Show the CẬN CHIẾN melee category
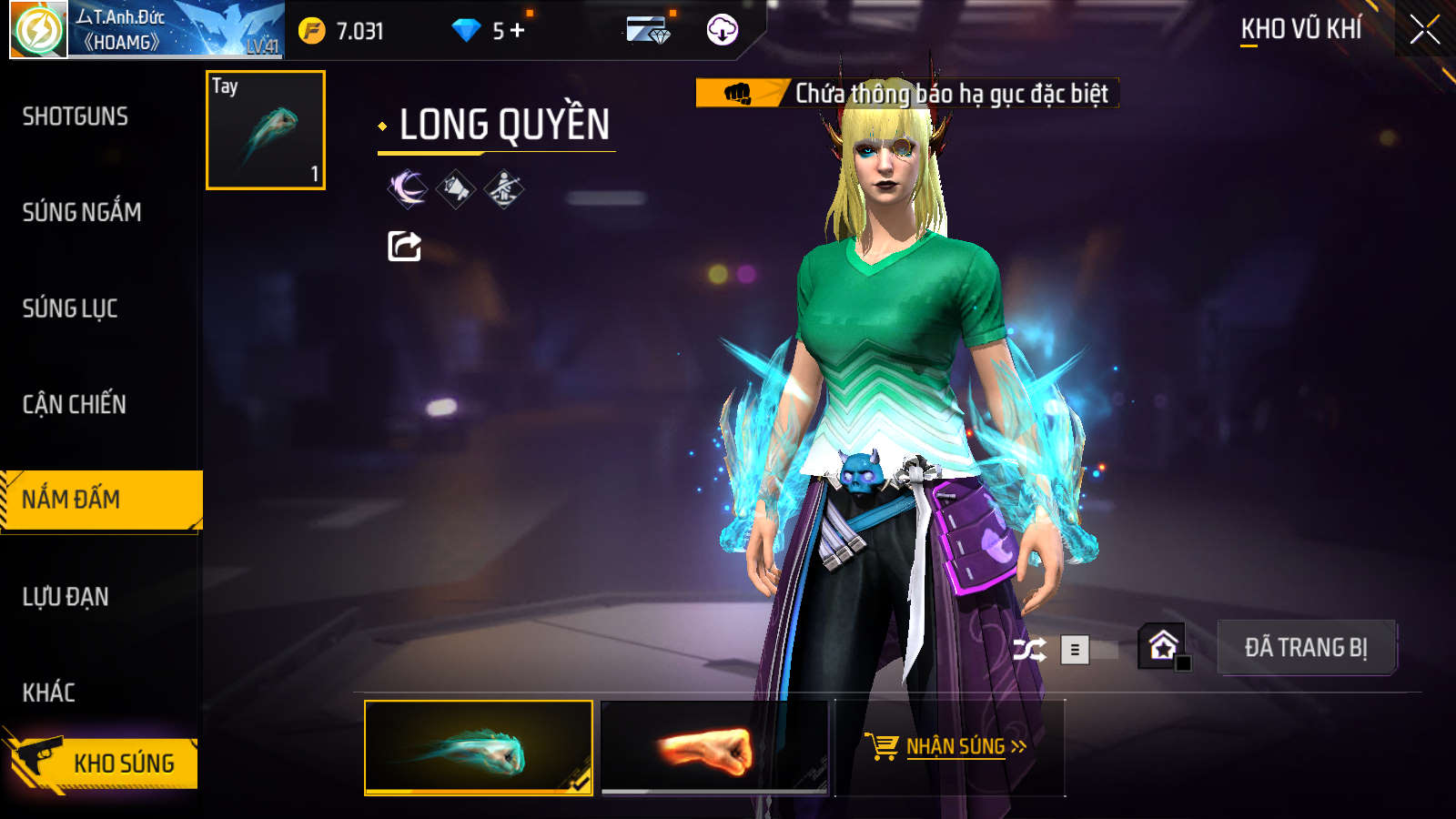The height and width of the screenshot is (819, 1456). pyautogui.click(x=75, y=404)
